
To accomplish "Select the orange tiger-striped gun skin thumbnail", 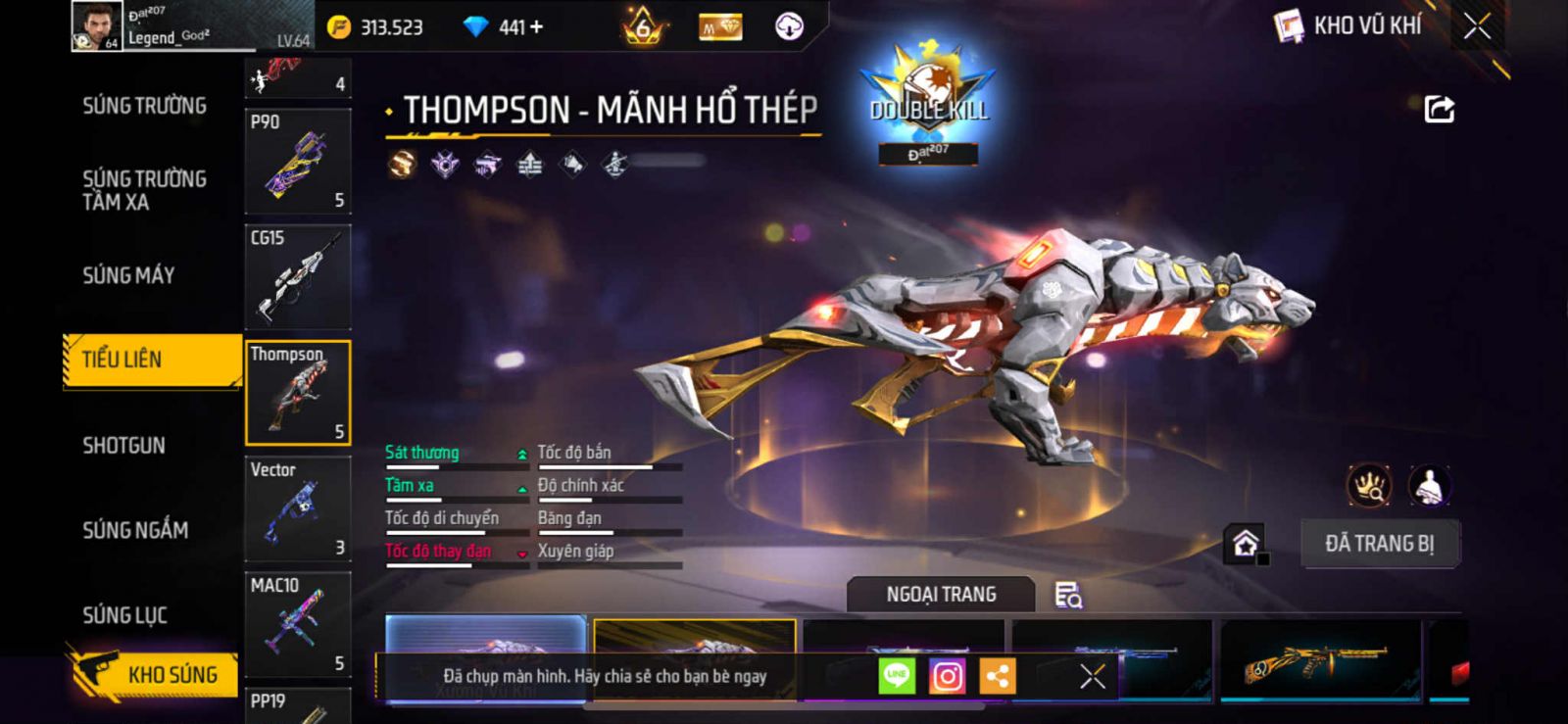I will pyautogui.click(x=1319, y=661).
